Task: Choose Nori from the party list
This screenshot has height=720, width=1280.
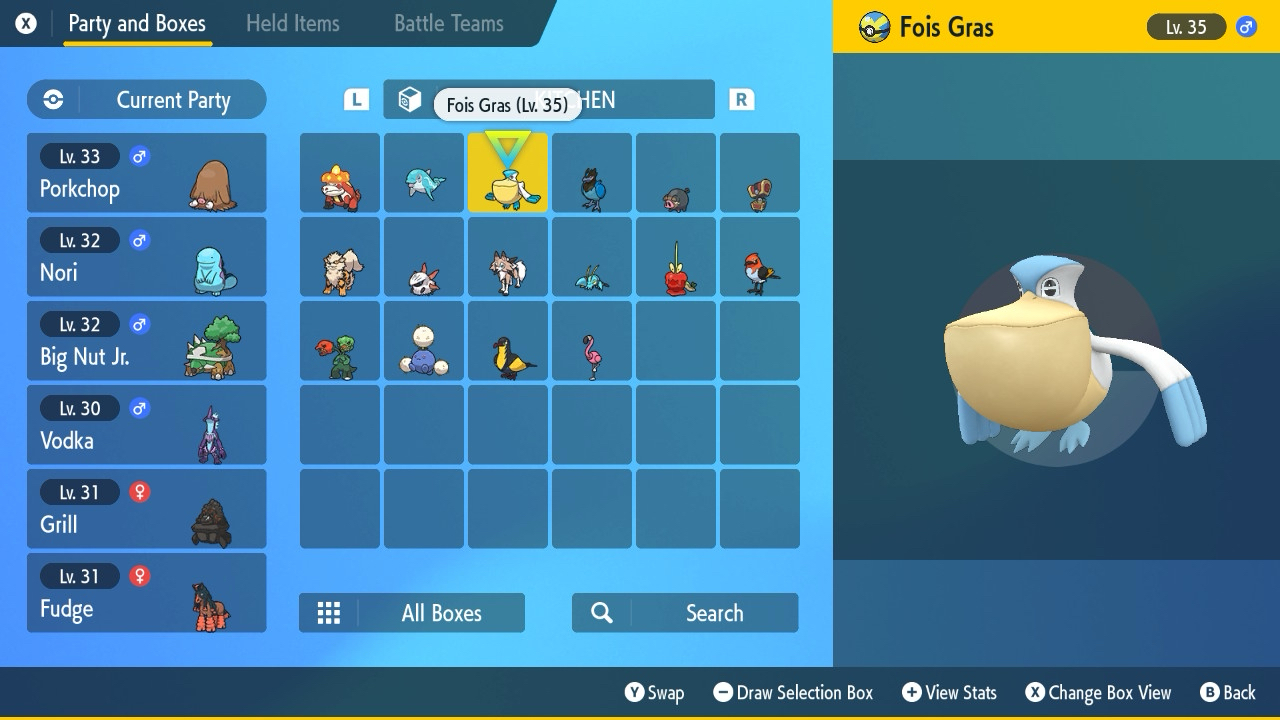Action: 146,257
